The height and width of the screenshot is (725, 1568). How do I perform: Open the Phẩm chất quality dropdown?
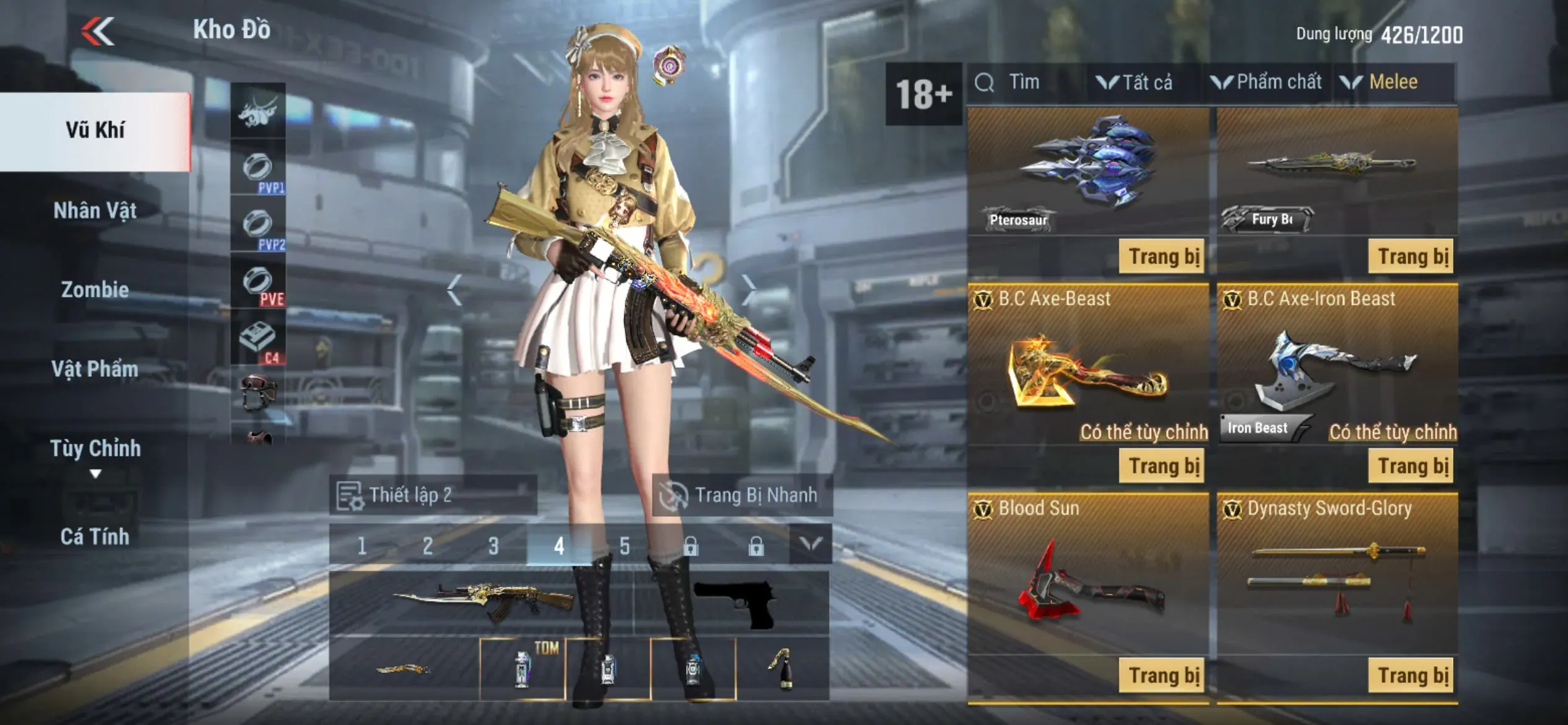point(1266,82)
